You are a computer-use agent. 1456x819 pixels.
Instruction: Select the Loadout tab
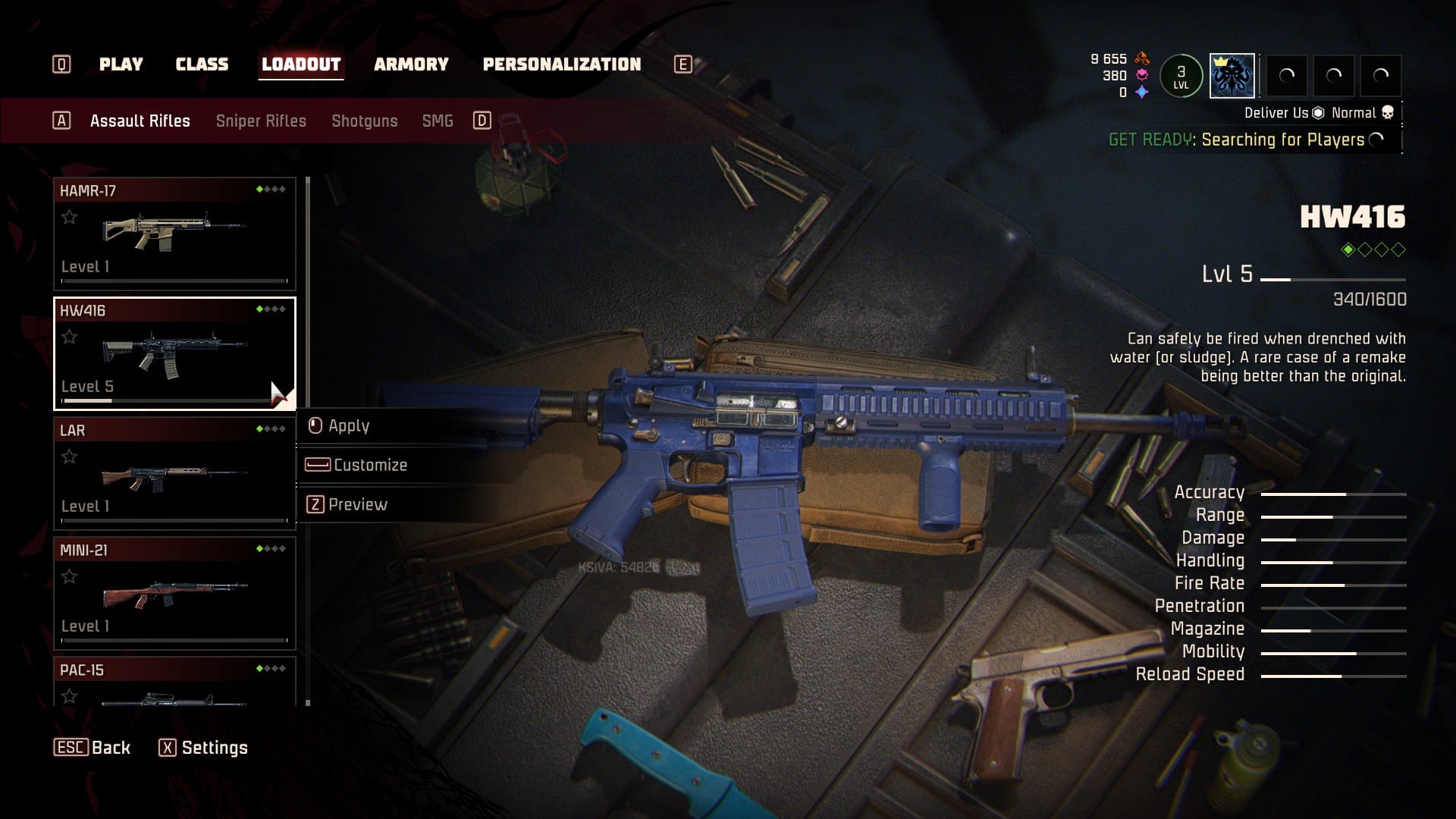coord(301,64)
